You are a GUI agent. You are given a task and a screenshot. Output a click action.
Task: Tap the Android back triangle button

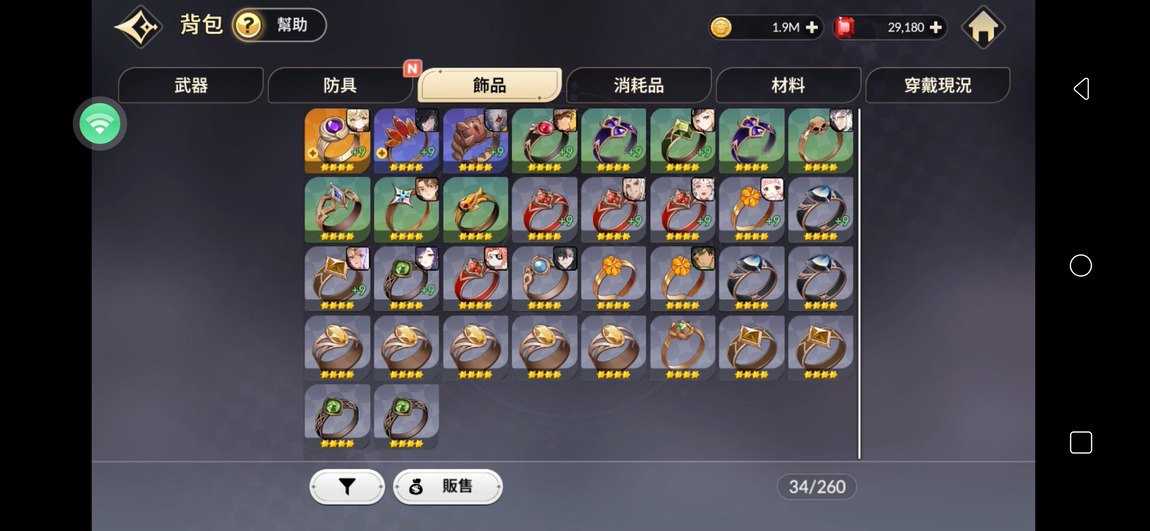[x=1080, y=89]
